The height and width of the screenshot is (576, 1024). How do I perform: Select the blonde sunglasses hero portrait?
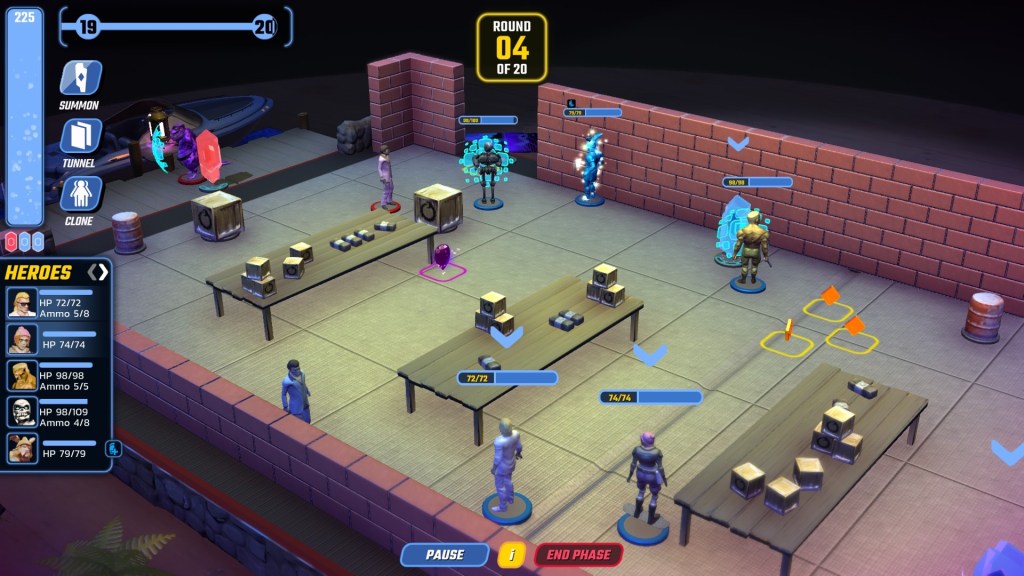click(22, 303)
